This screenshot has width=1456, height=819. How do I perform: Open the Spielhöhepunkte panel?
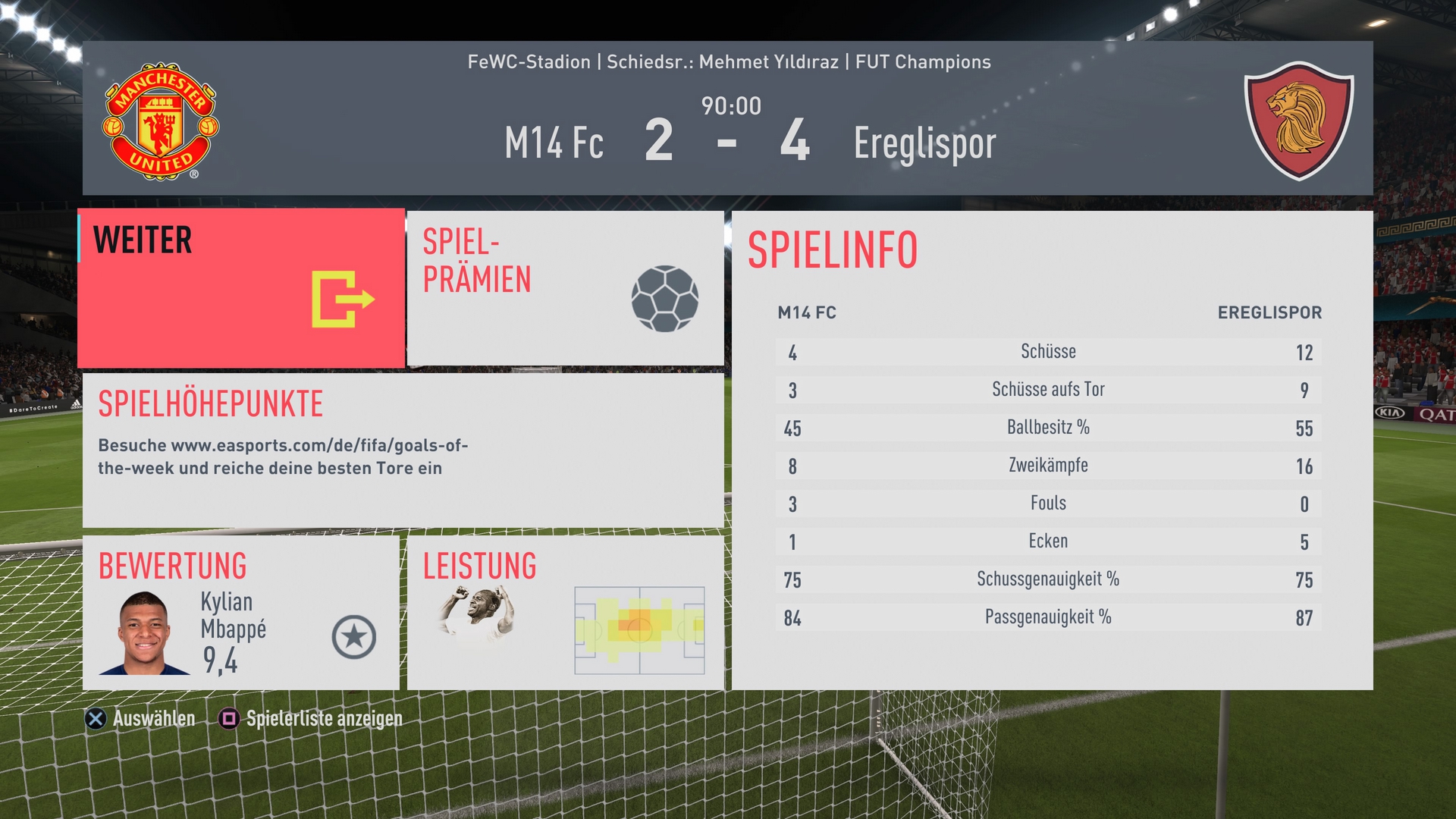[403, 450]
